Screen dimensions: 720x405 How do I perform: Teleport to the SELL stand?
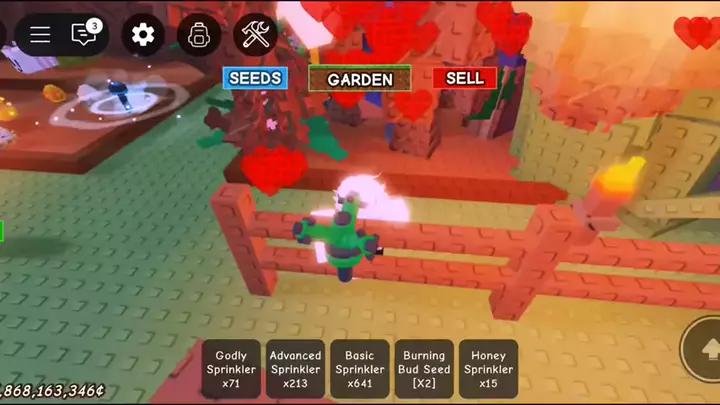pyautogui.click(x=464, y=78)
